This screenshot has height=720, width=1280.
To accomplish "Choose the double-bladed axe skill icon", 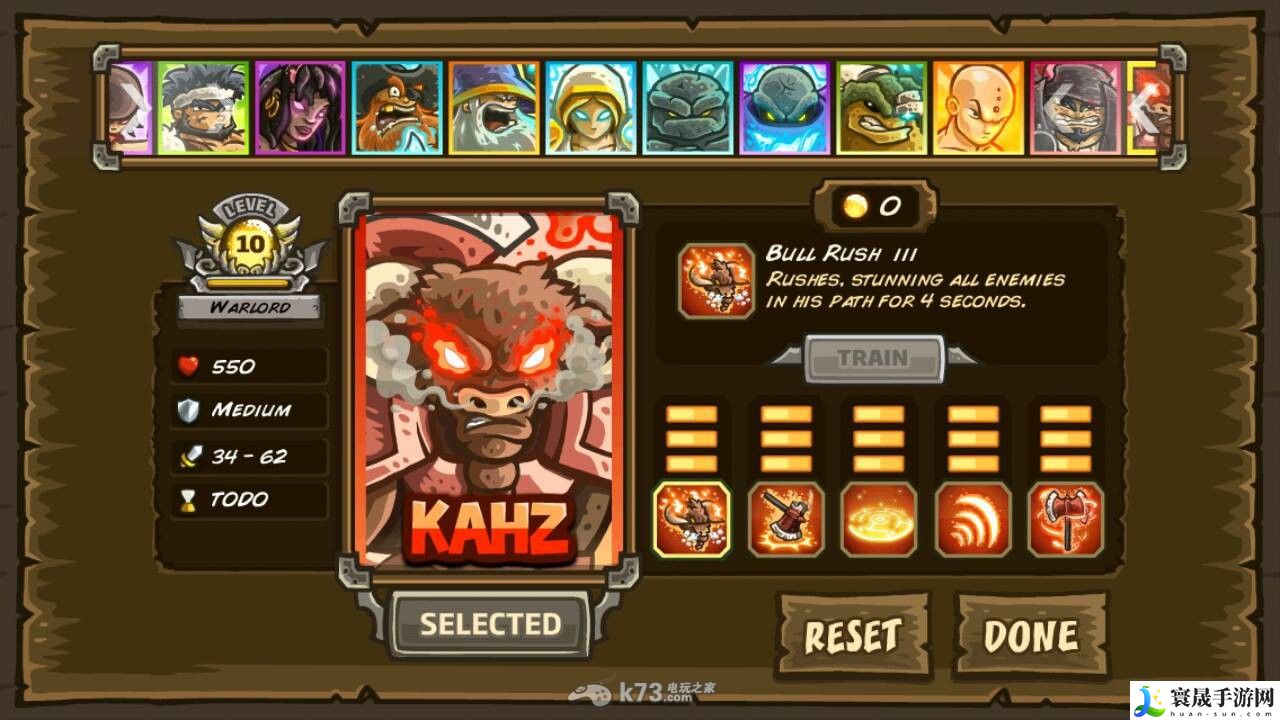I will pos(1066,519).
